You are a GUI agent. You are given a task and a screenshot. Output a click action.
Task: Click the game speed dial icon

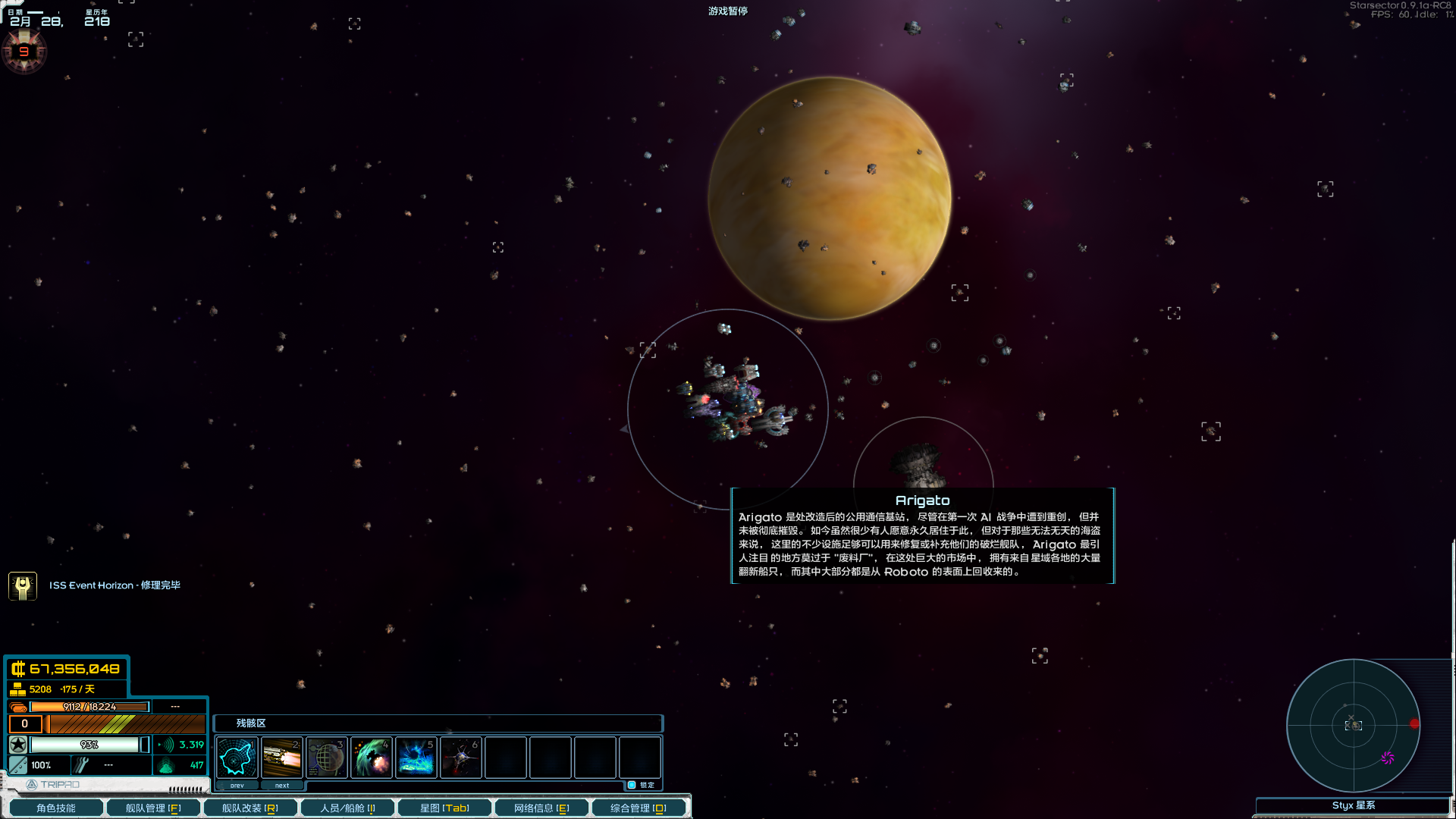[24, 52]
